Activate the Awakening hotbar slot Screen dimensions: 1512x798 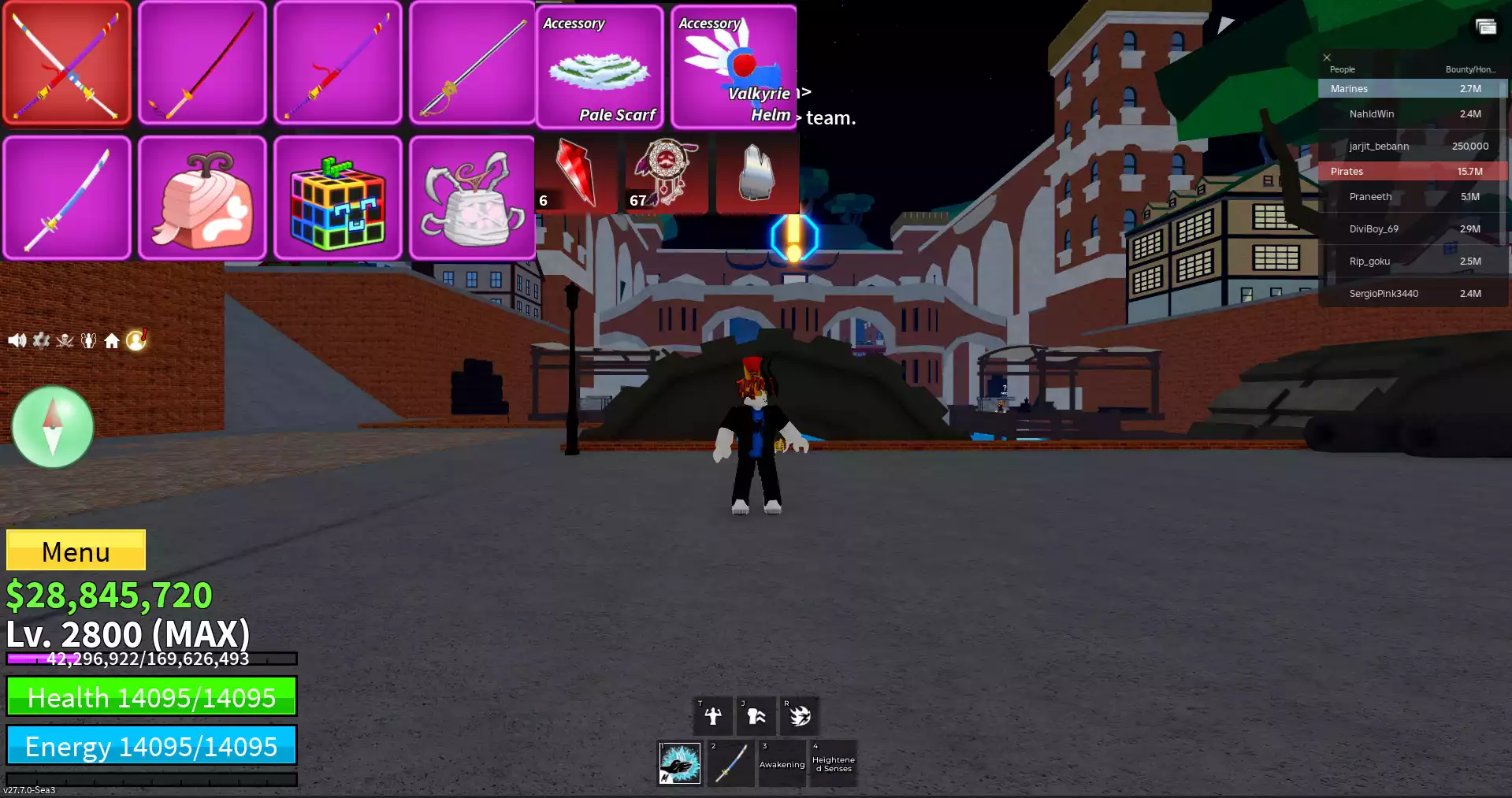782,763
